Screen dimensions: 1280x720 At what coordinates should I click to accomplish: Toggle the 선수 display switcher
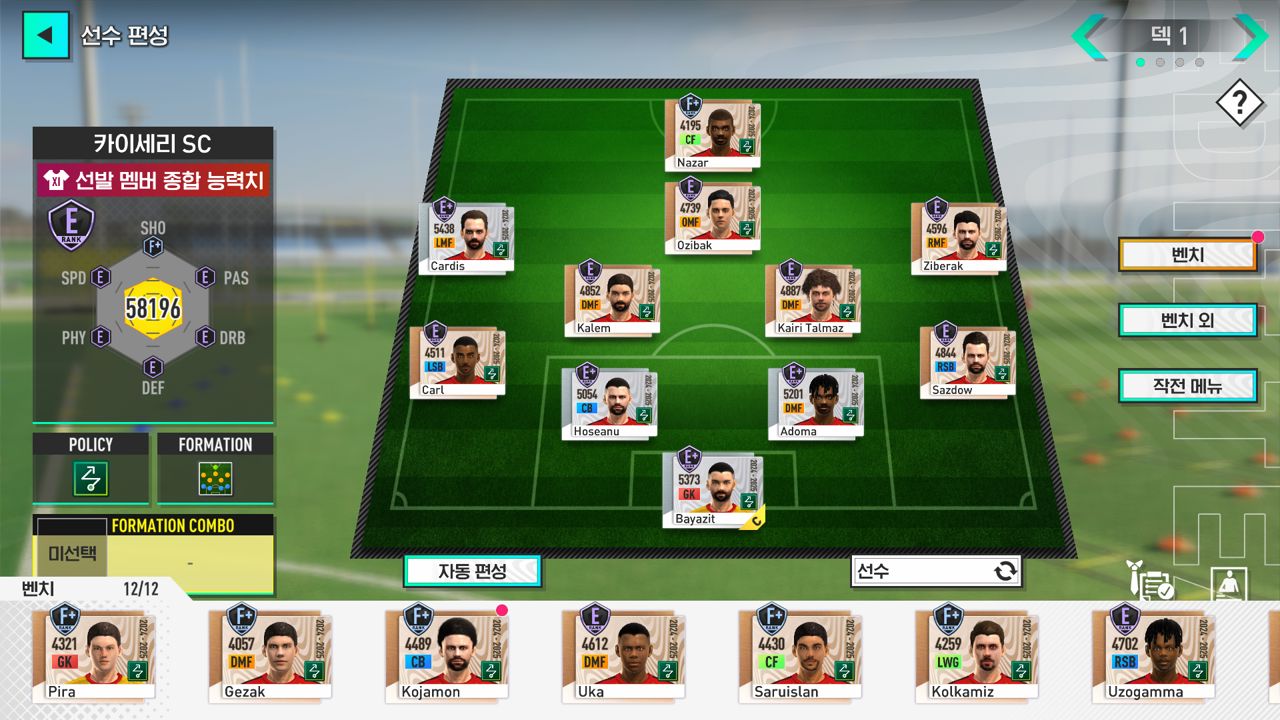point(936,571)
